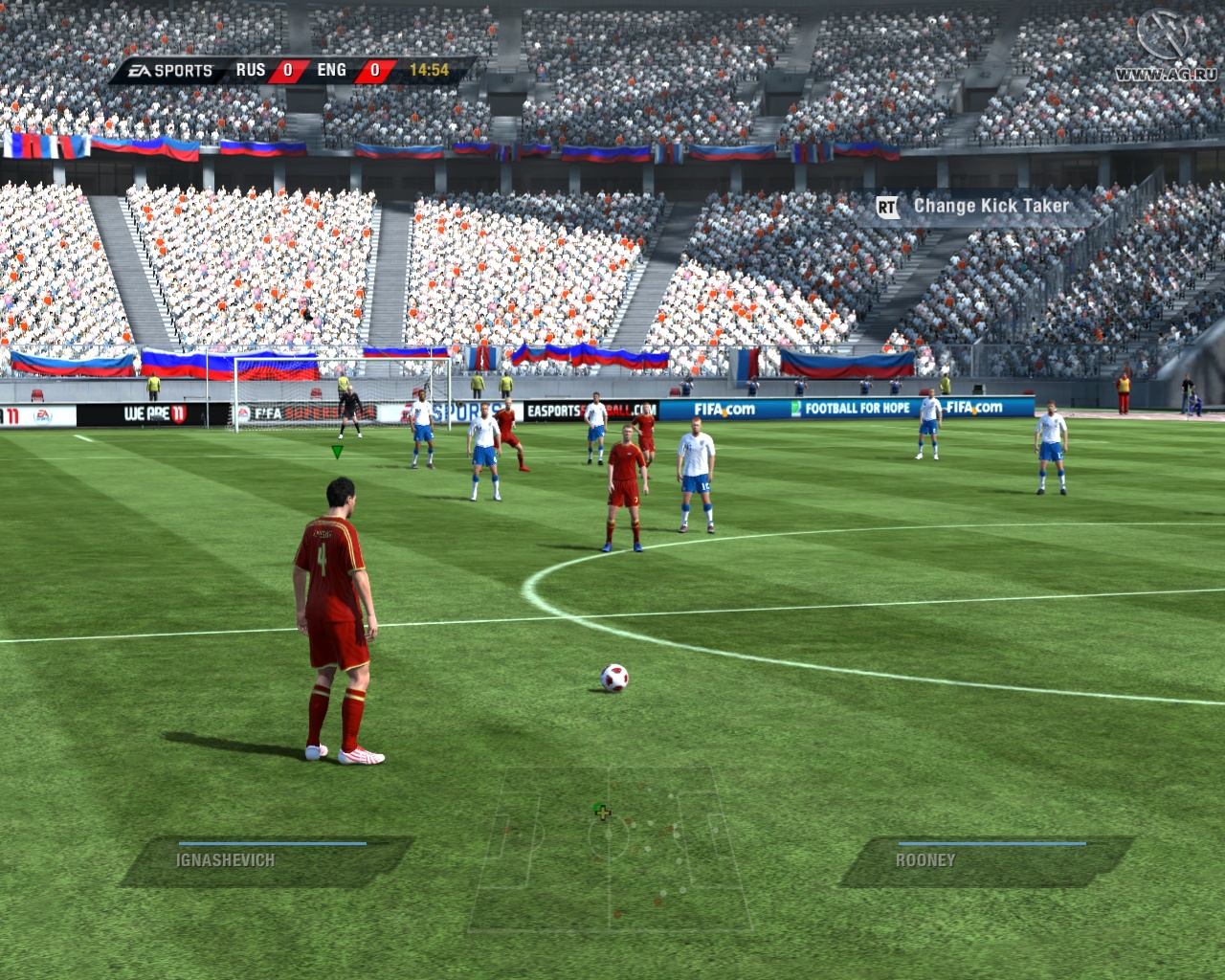Select the RUS scoreboard tab
The image size is (1225, 980).
(250, 69)
